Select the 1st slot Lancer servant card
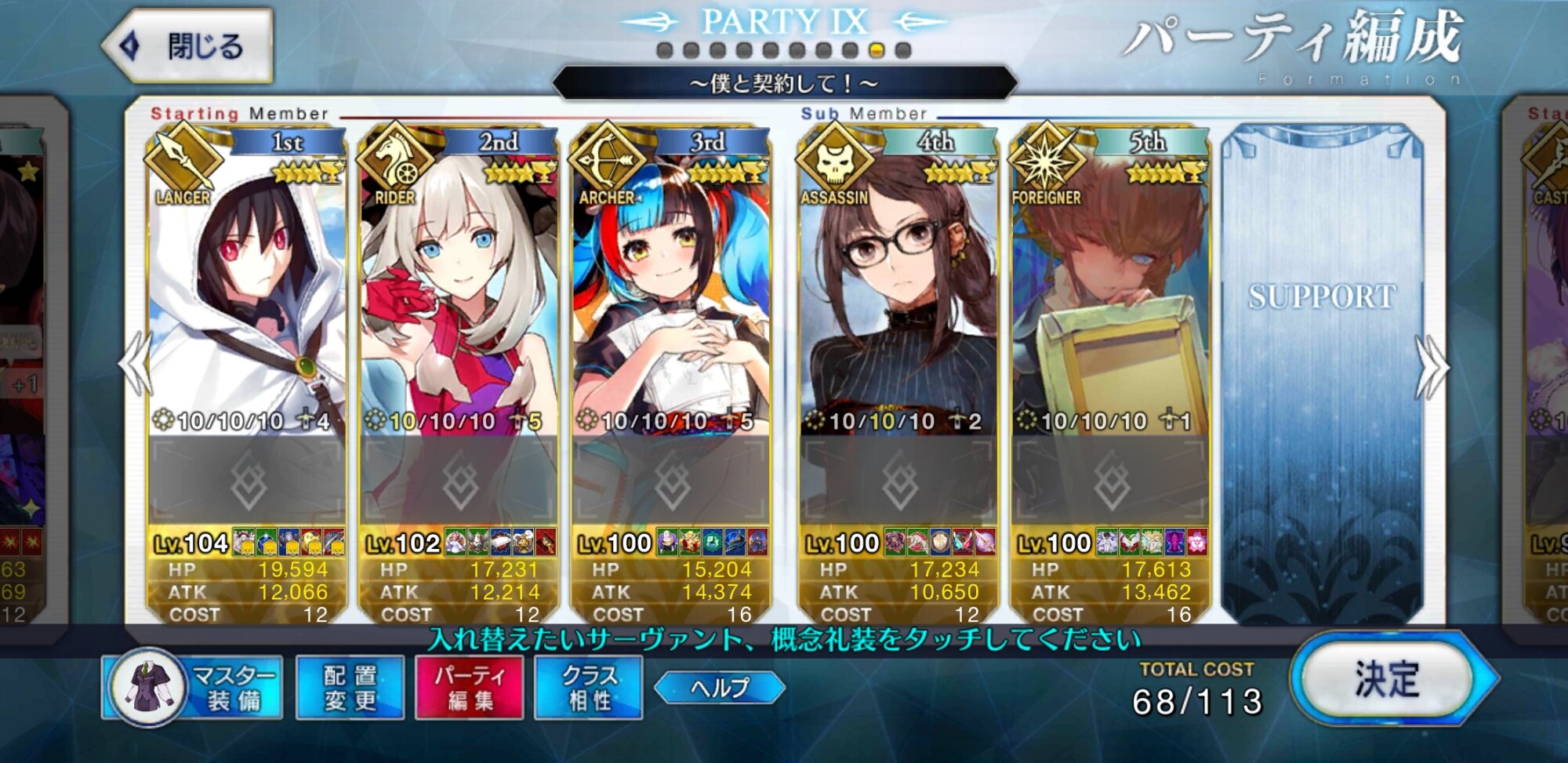Image resolution: width=1568 pixels, height=763 pixels. coord(247,298)
